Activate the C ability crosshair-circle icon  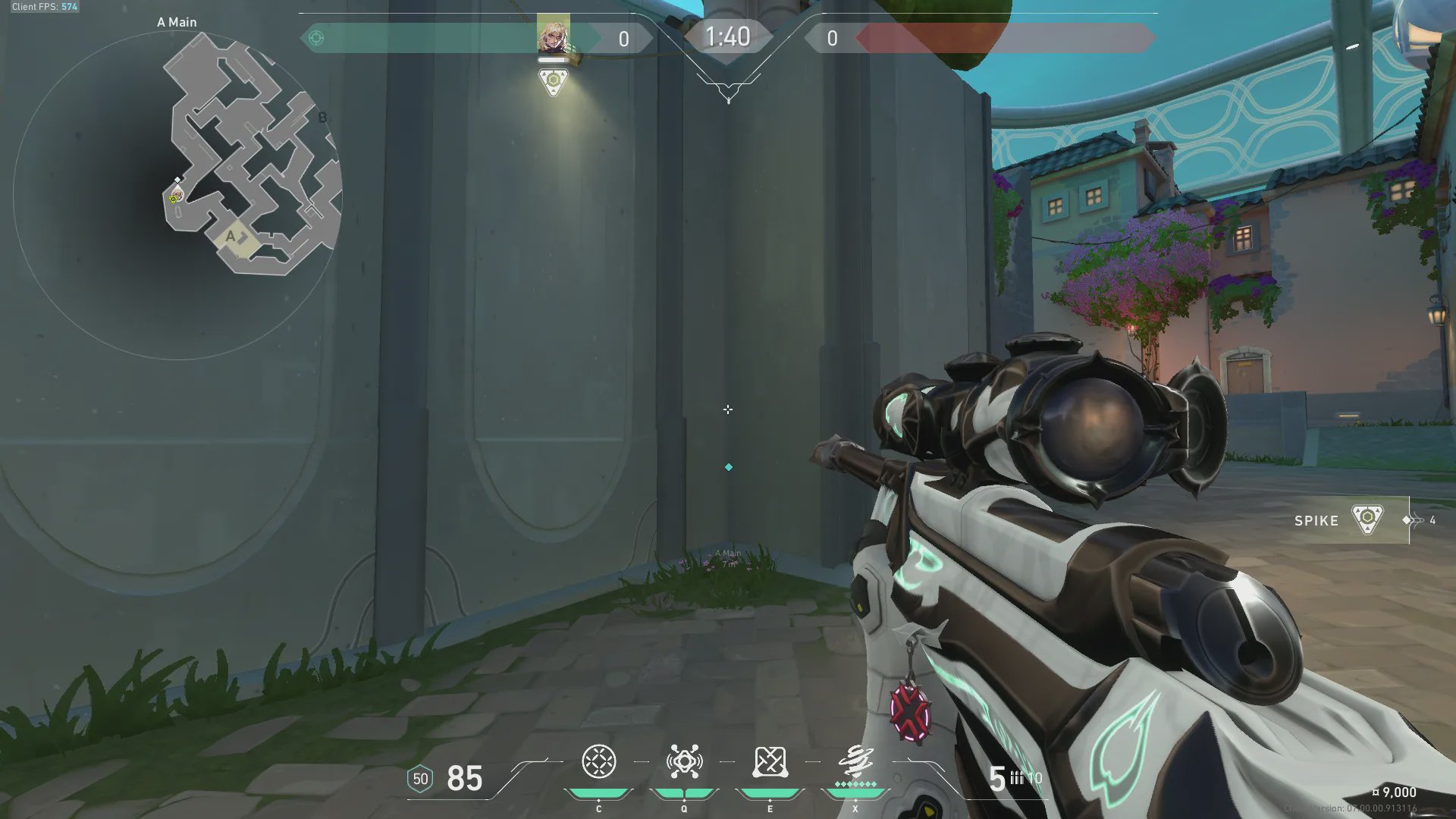[598, 762]
